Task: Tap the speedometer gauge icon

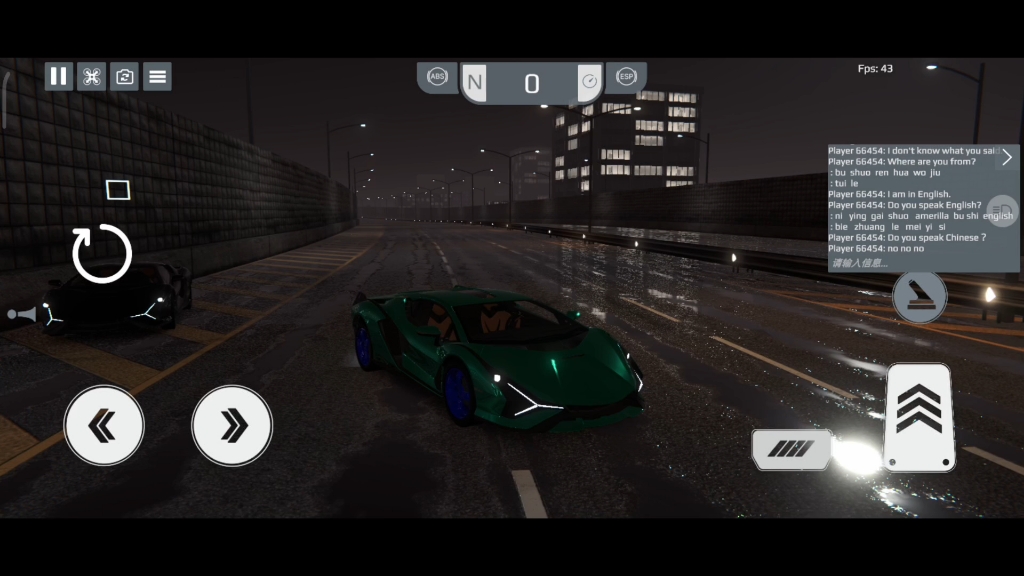Action: [x=589, y=81]
